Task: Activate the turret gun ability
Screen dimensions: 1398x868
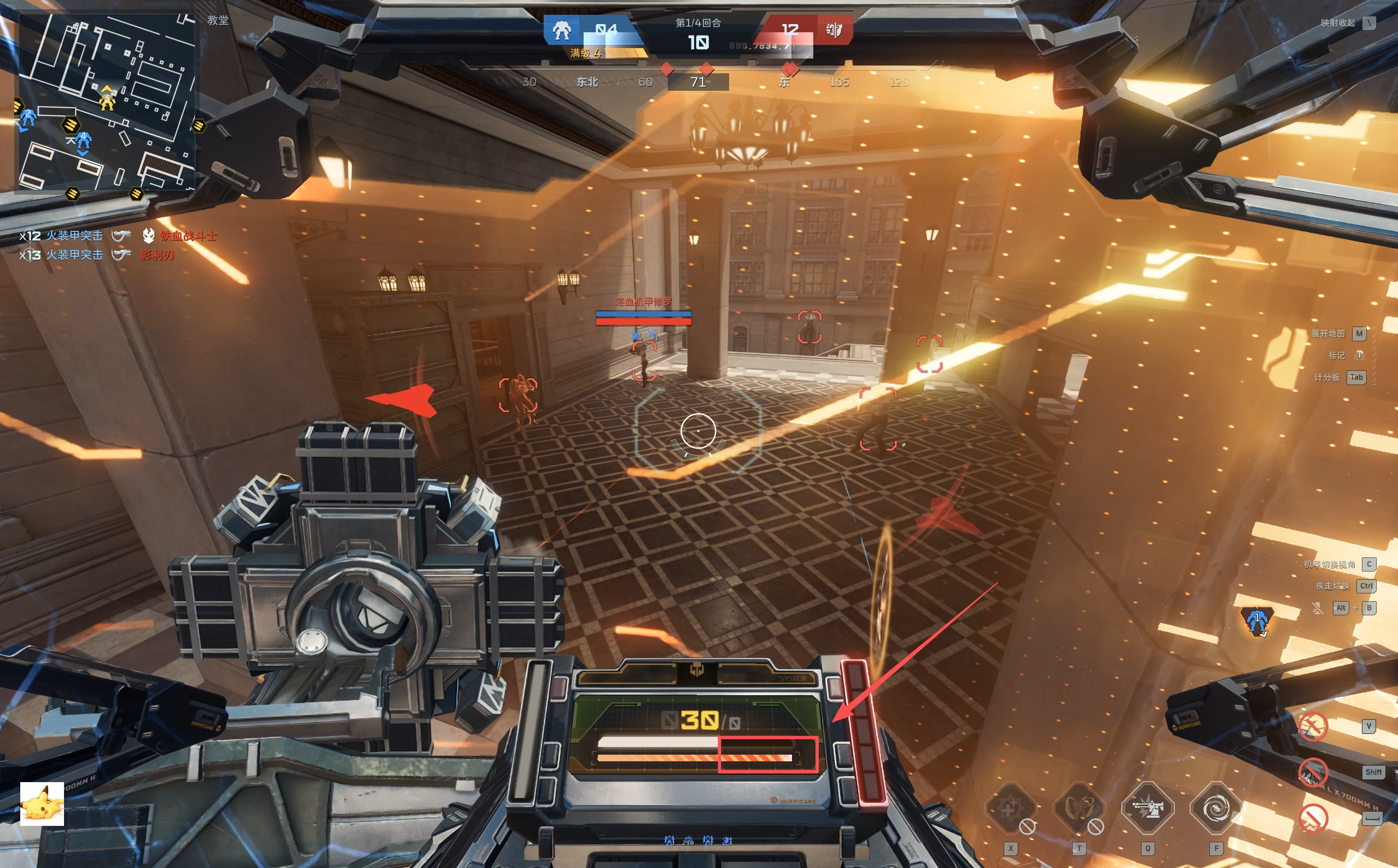Action: point(1147,808)
